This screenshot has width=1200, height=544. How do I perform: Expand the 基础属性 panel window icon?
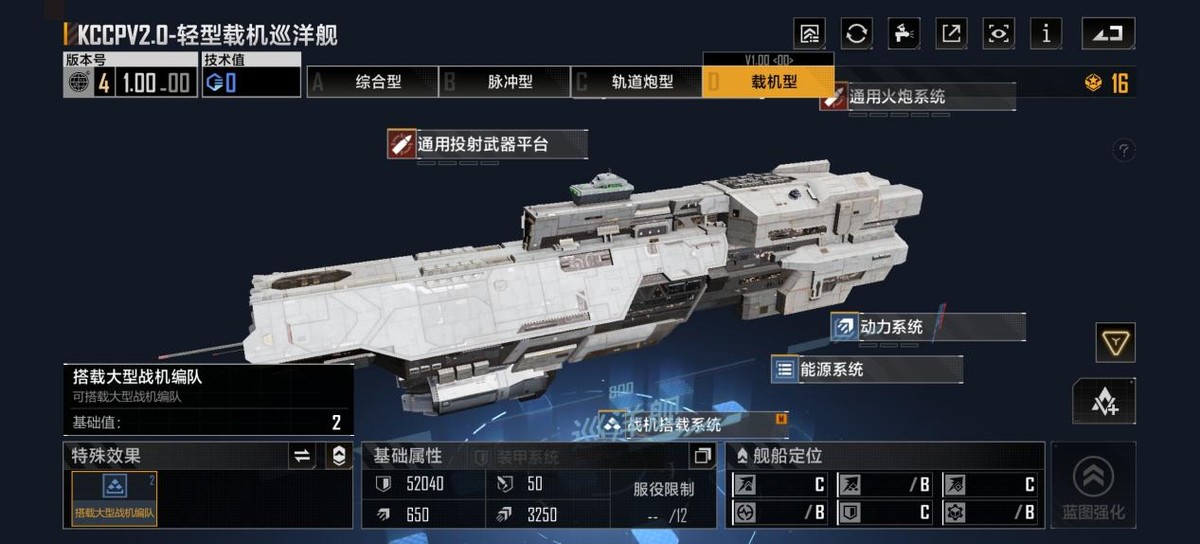click(x=702, y=456)
